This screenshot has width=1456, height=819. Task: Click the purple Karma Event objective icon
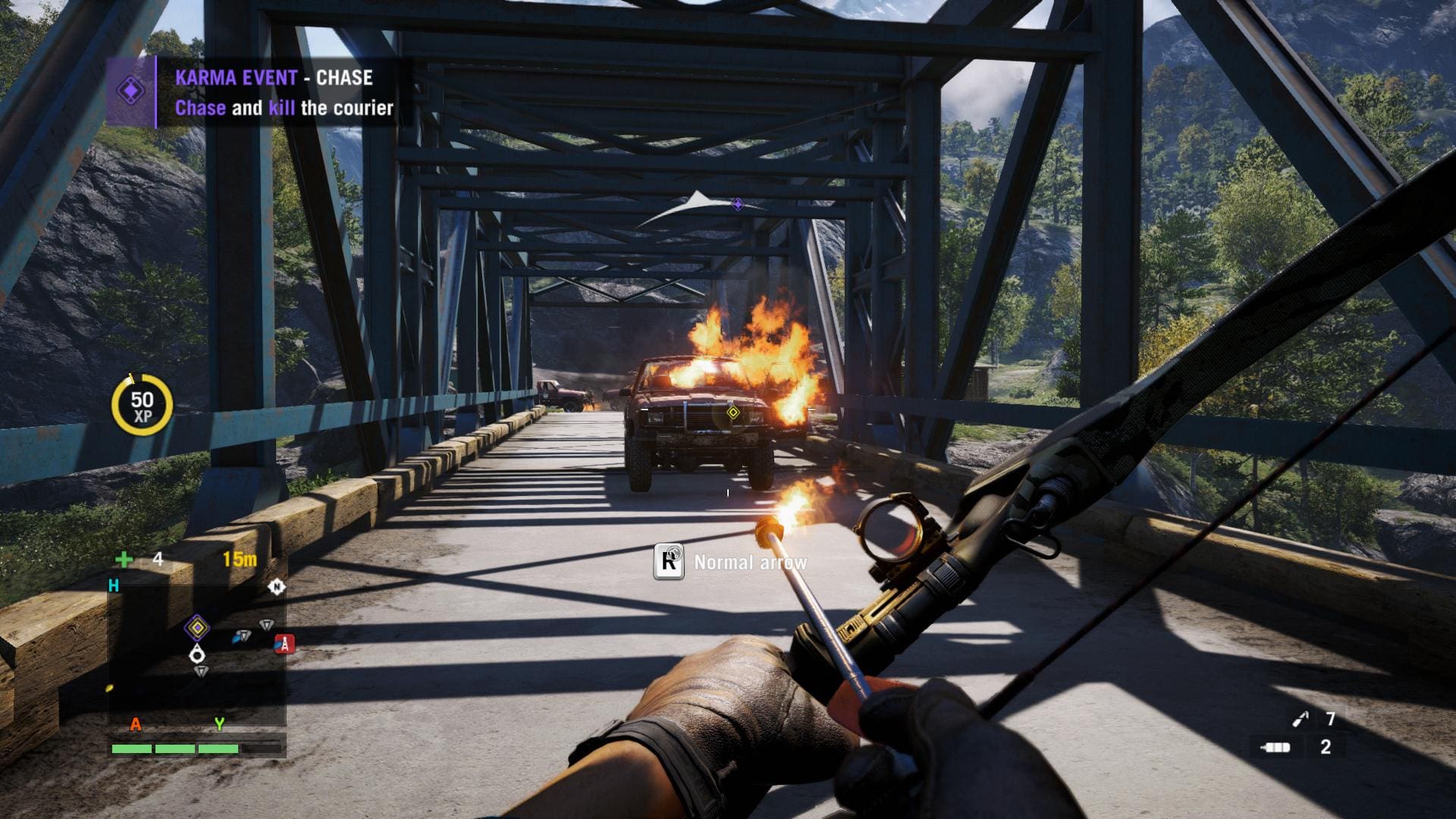tap(130, 92)
